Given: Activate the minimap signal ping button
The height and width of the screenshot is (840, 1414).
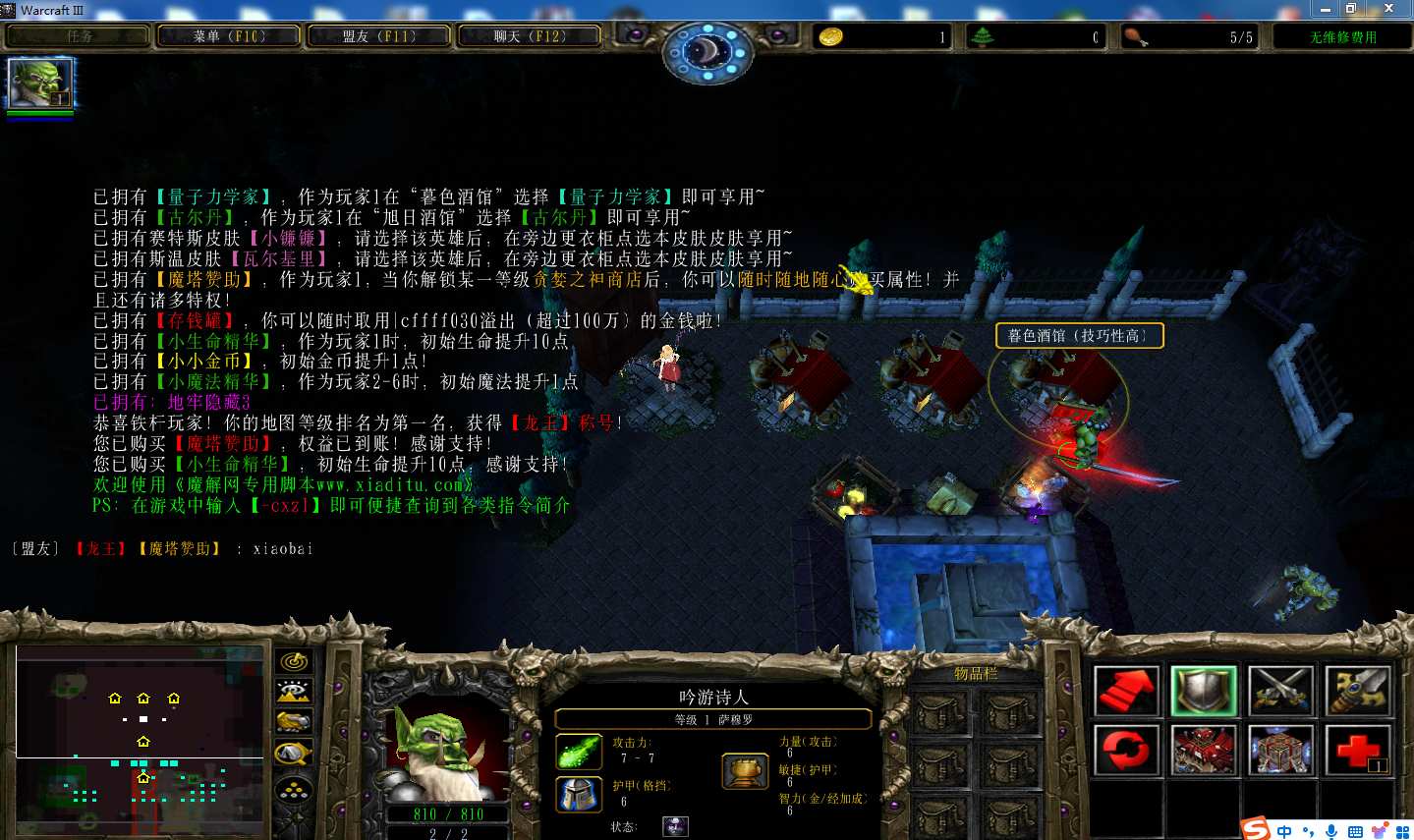Looking at the screenshot, I should point(294,661).
